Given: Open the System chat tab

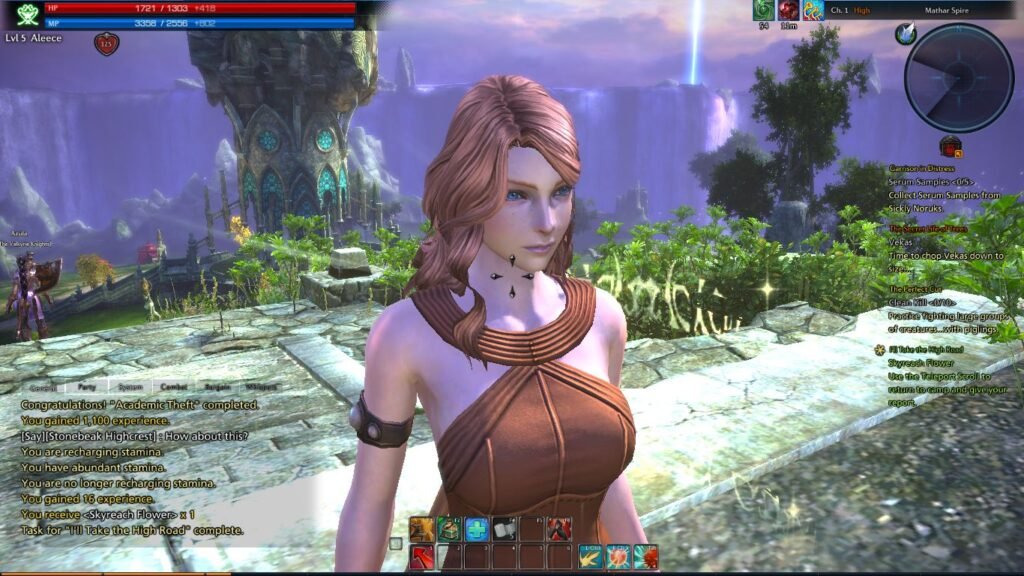Looking at the screenshot, I should tap(130, 386).
